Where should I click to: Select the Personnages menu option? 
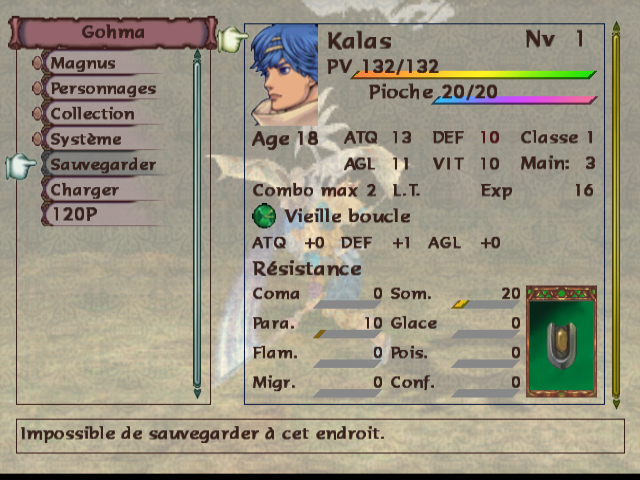click(x=102, y=88)
